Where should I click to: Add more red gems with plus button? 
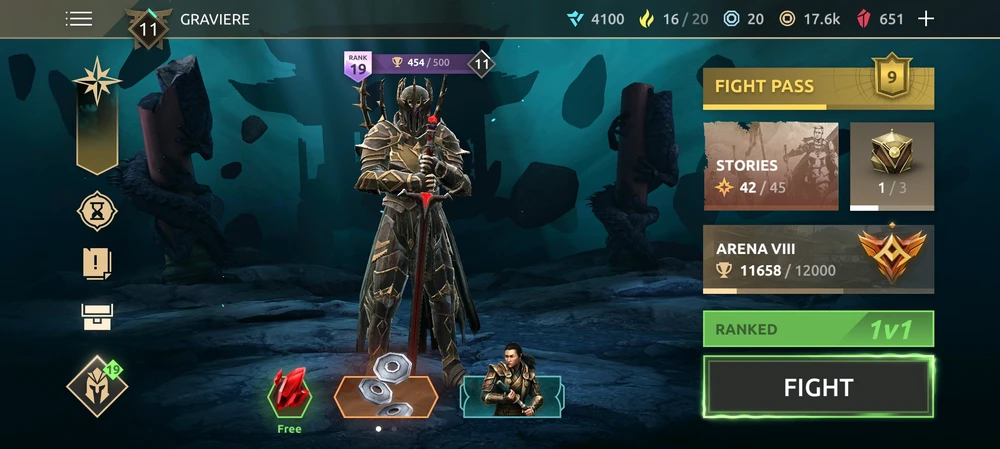click(926, 19)
